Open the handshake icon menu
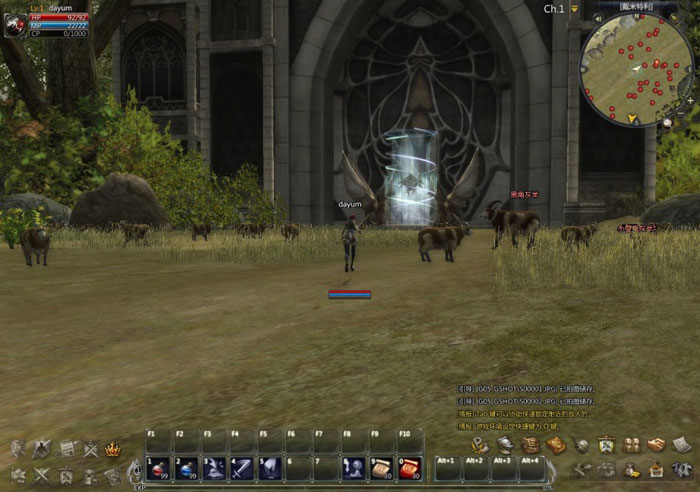 click(656, 446)
